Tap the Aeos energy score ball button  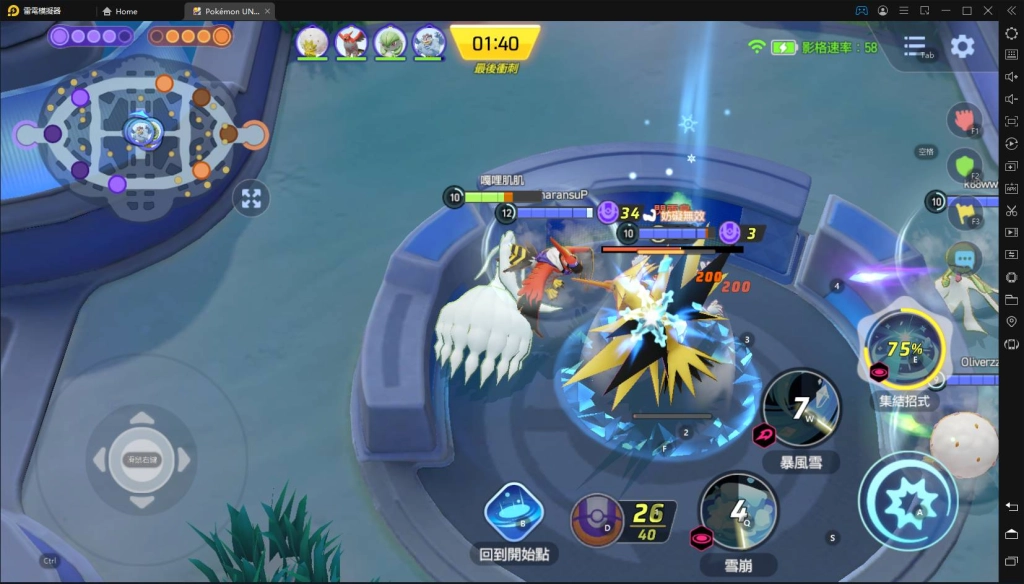597,520
